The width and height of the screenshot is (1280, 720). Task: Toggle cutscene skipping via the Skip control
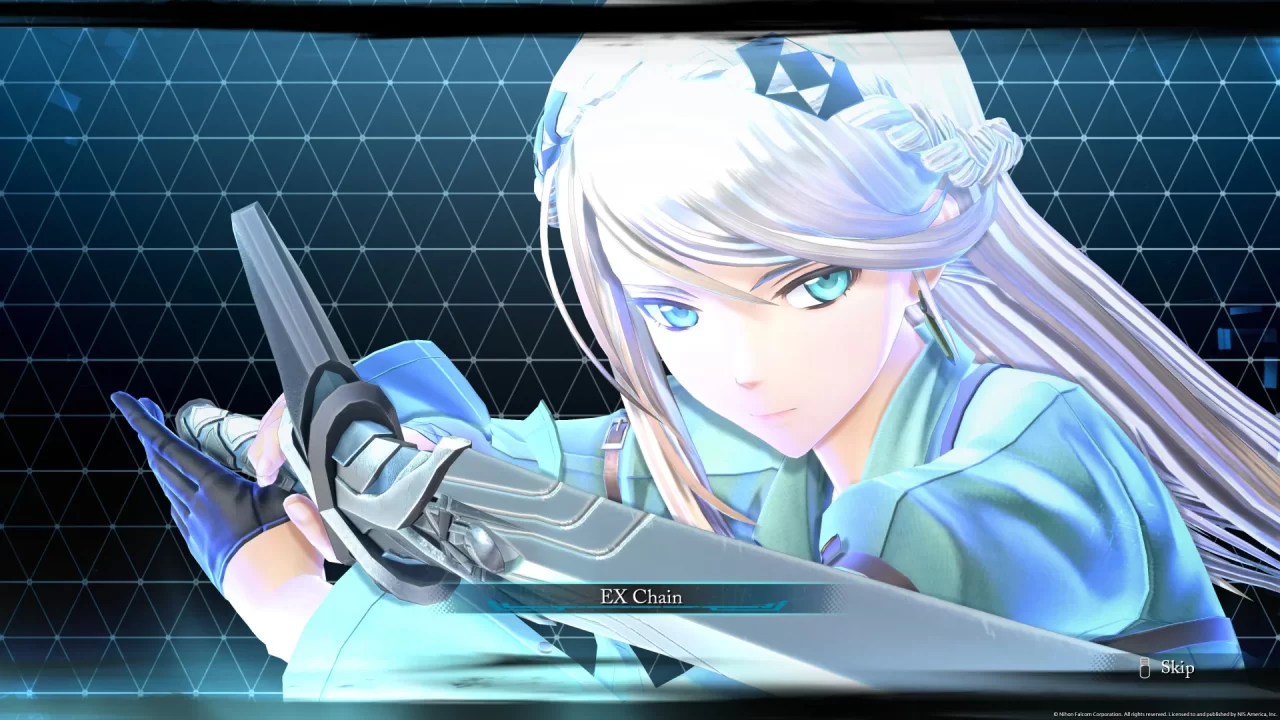[x=1176, y=668]
